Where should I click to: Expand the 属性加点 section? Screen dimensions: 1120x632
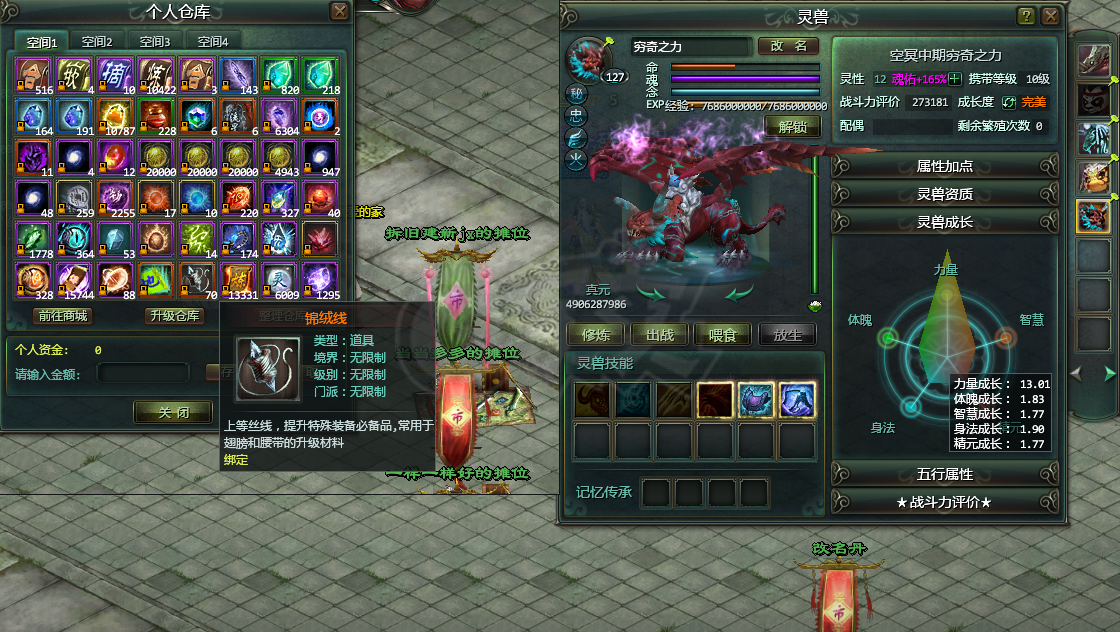pos(944,166)
